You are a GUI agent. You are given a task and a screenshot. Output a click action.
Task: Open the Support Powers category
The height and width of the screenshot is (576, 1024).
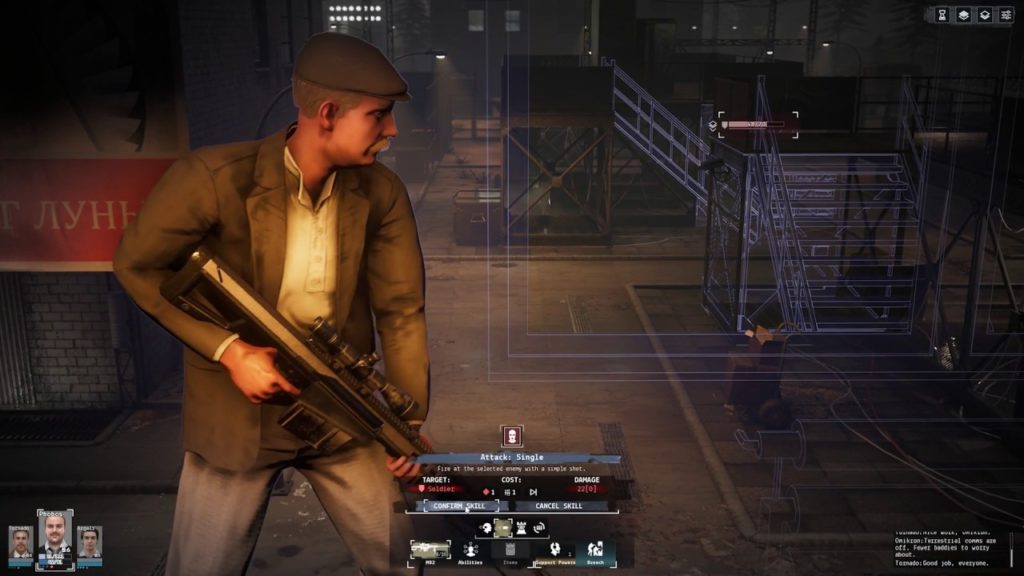click(x=553, y=550)
